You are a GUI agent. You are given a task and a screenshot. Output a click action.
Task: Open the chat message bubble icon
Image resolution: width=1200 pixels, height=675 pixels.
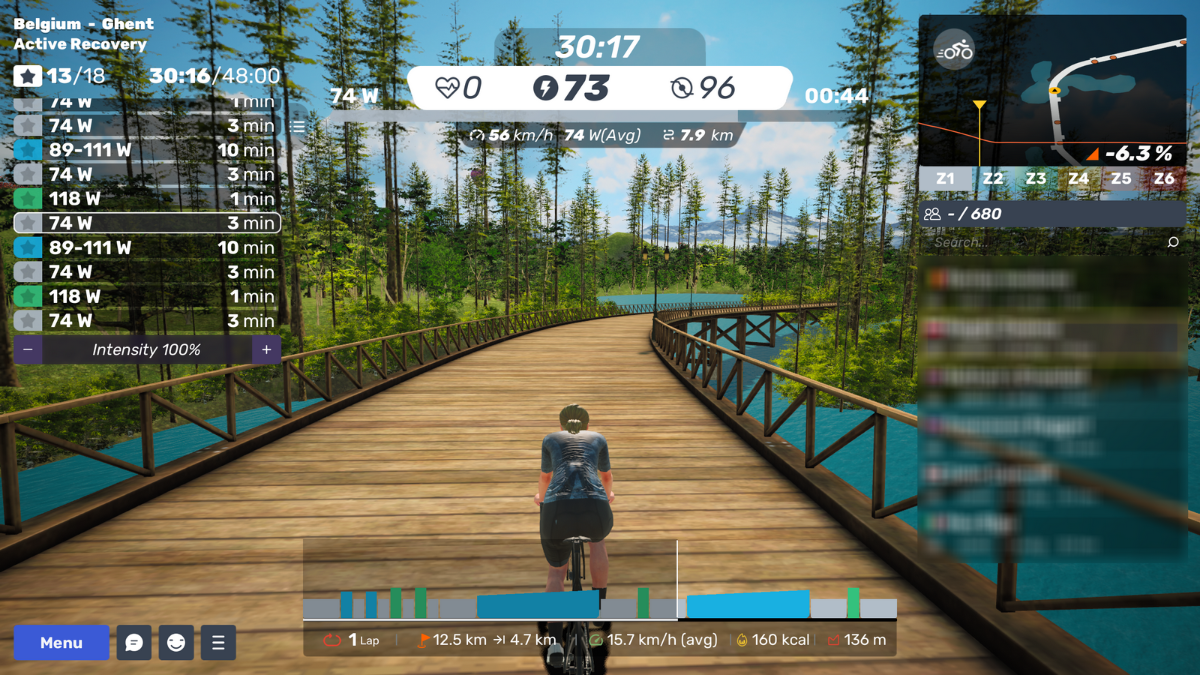[134, 643]
